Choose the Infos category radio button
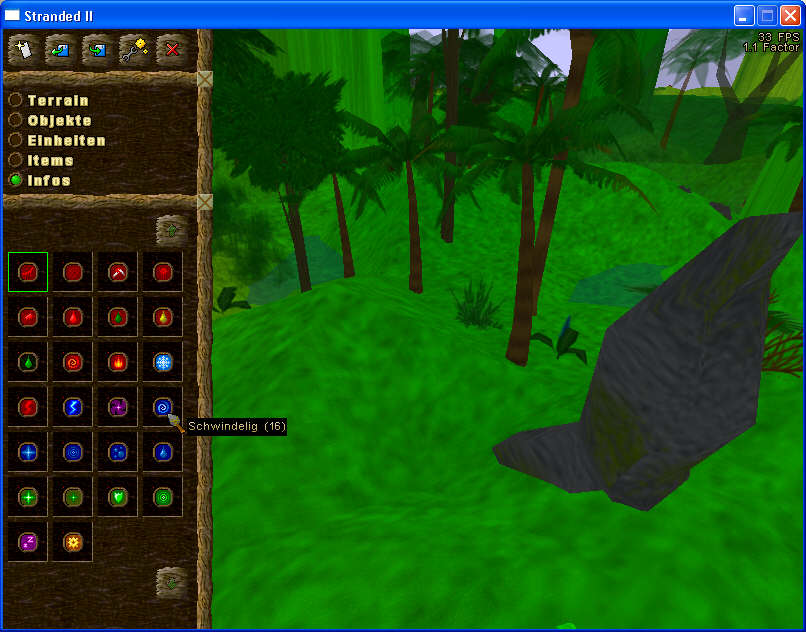The image size is (806, 632). pos(16,180)
